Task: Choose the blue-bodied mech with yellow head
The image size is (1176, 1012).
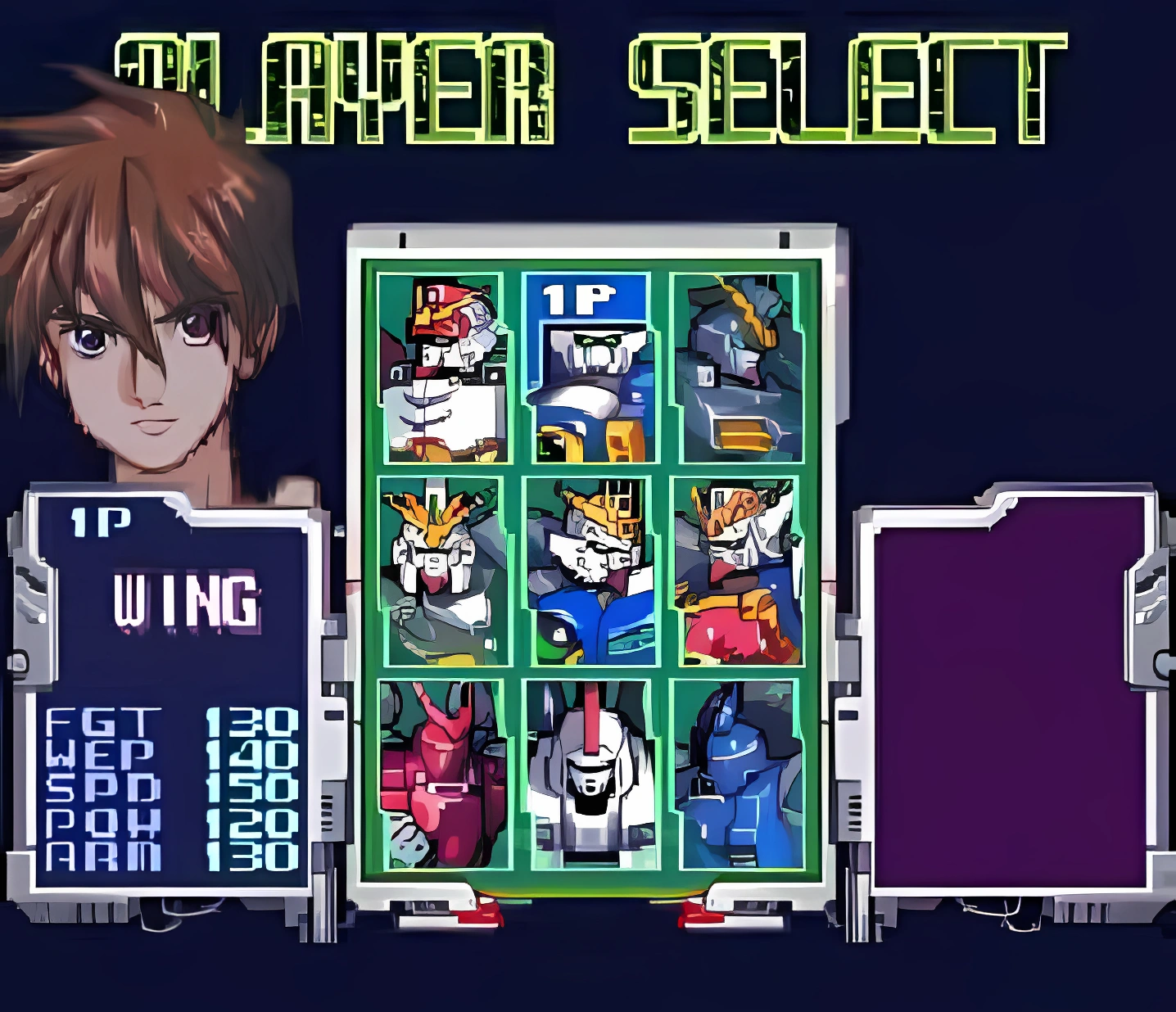Action: click(x=588, y=571)
